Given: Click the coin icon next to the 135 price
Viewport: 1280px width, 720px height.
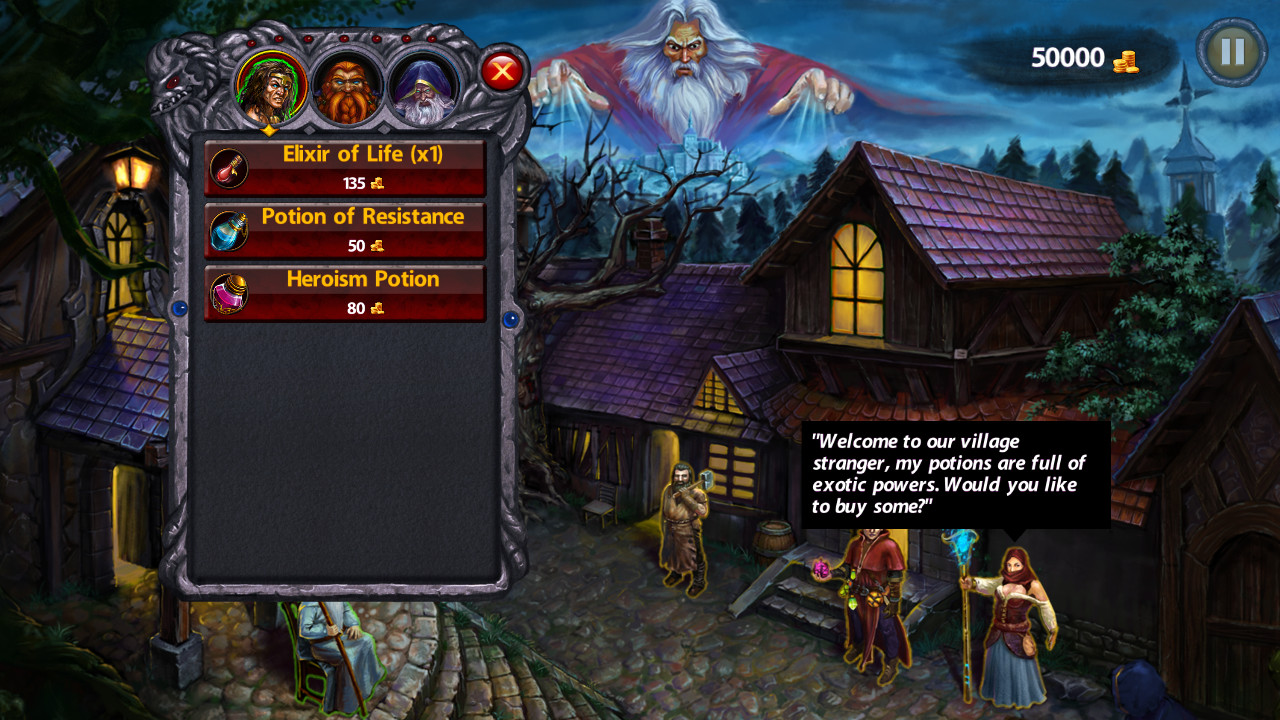Looking at the screenshot, I should [x=375, y=183].
